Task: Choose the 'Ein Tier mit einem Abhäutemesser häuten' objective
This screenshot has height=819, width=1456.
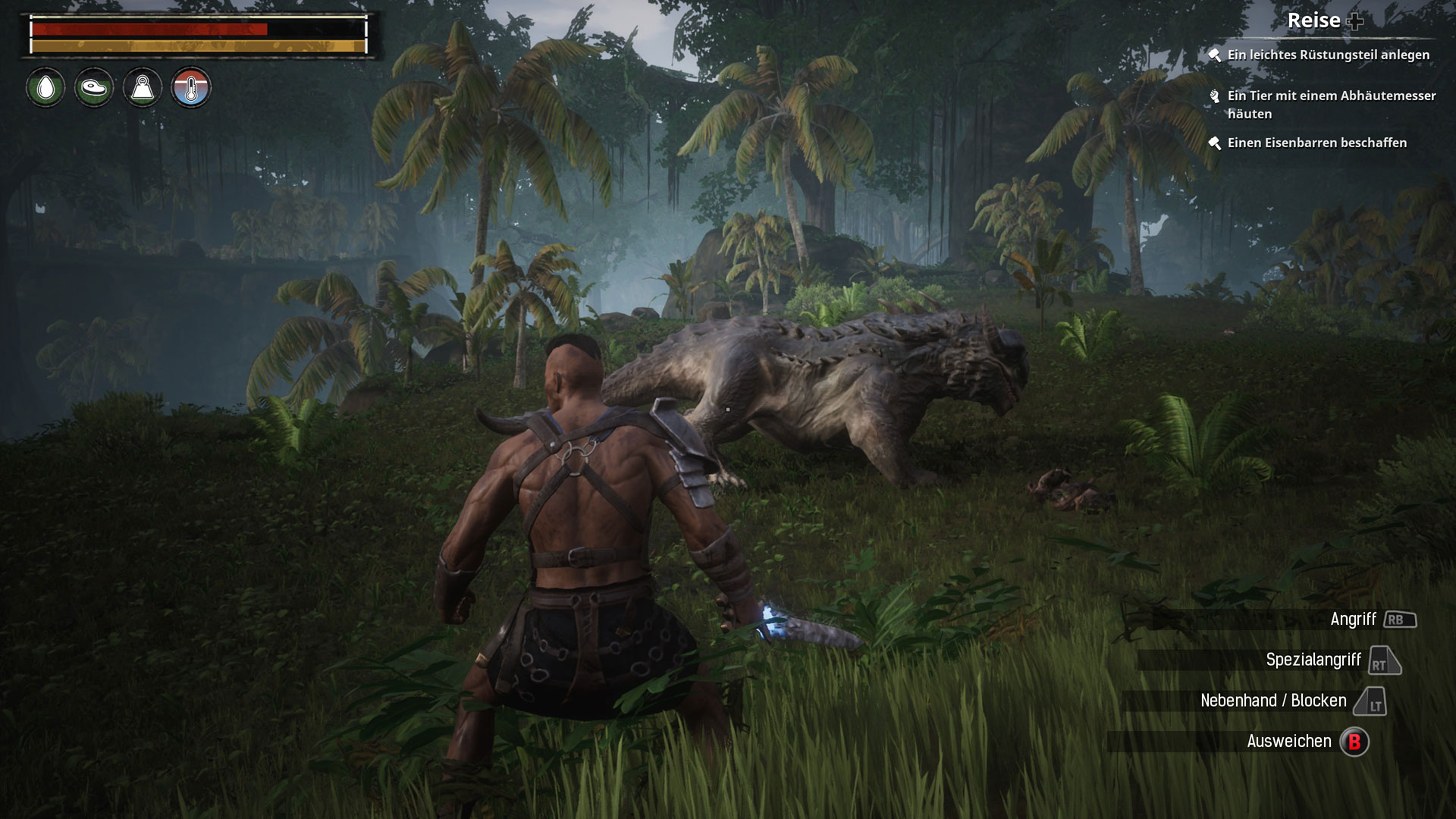Action: point(1331,105)
